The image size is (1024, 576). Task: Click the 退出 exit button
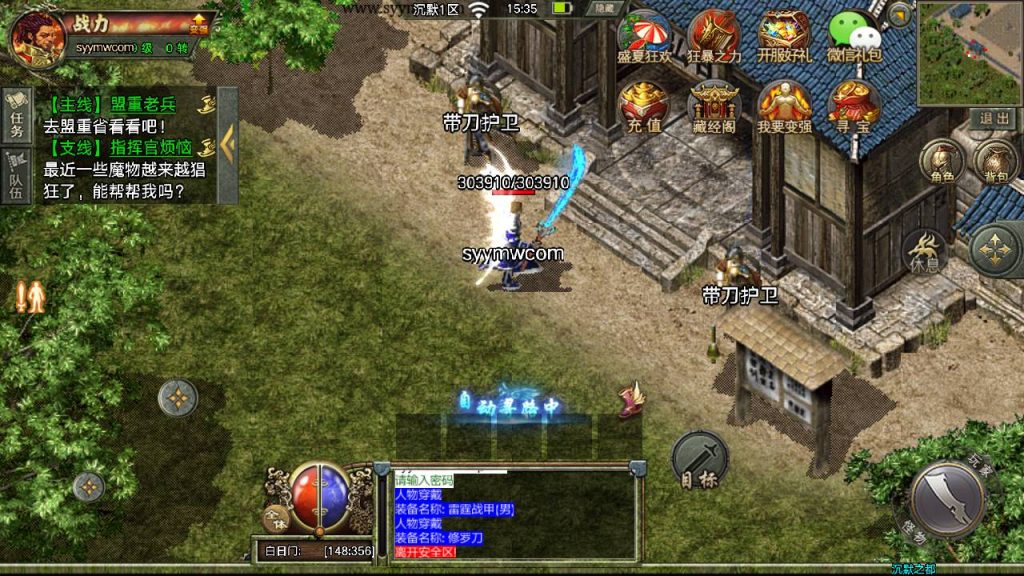click(994, 118)
